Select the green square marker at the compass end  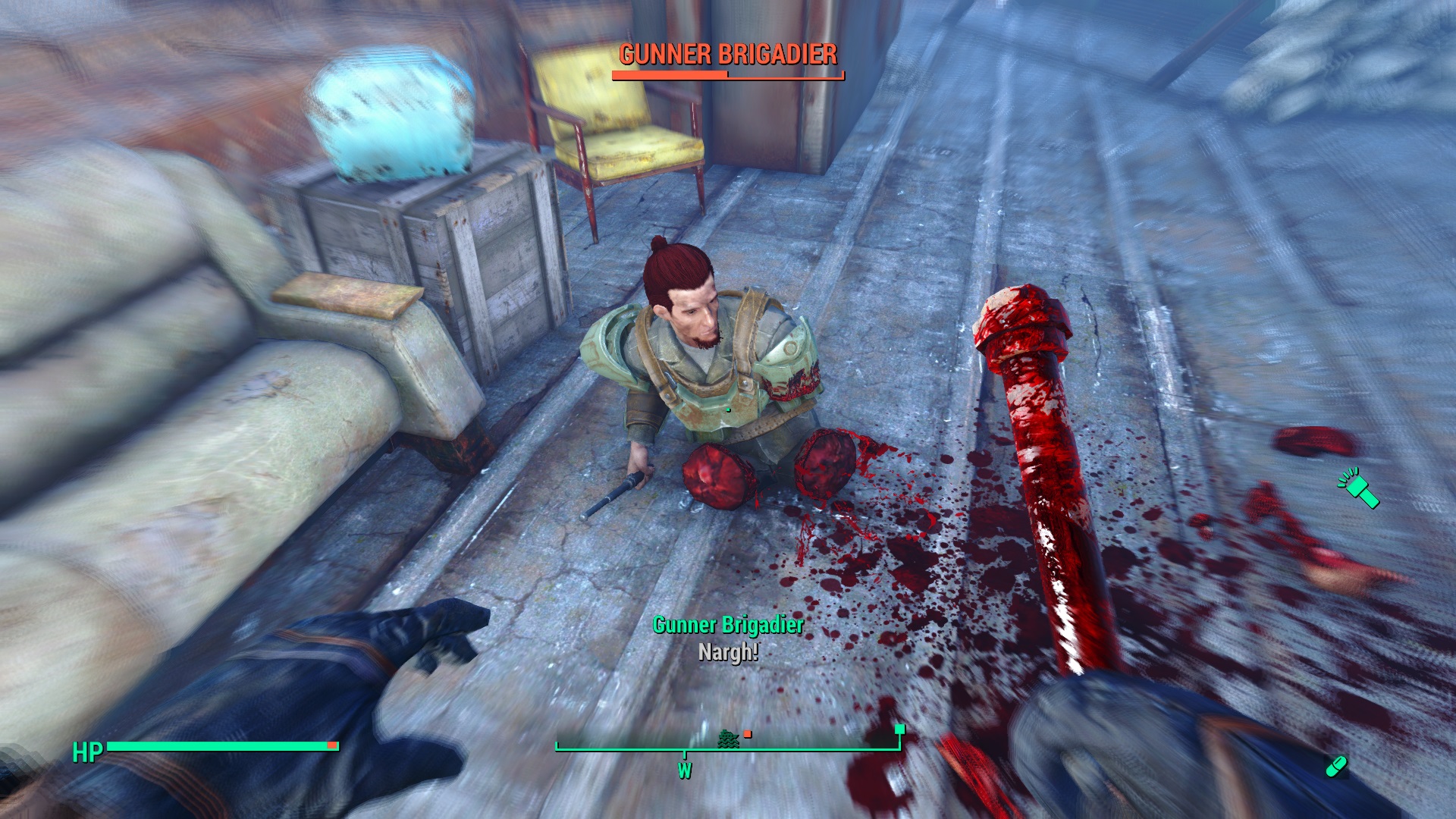tap(900, 730)
